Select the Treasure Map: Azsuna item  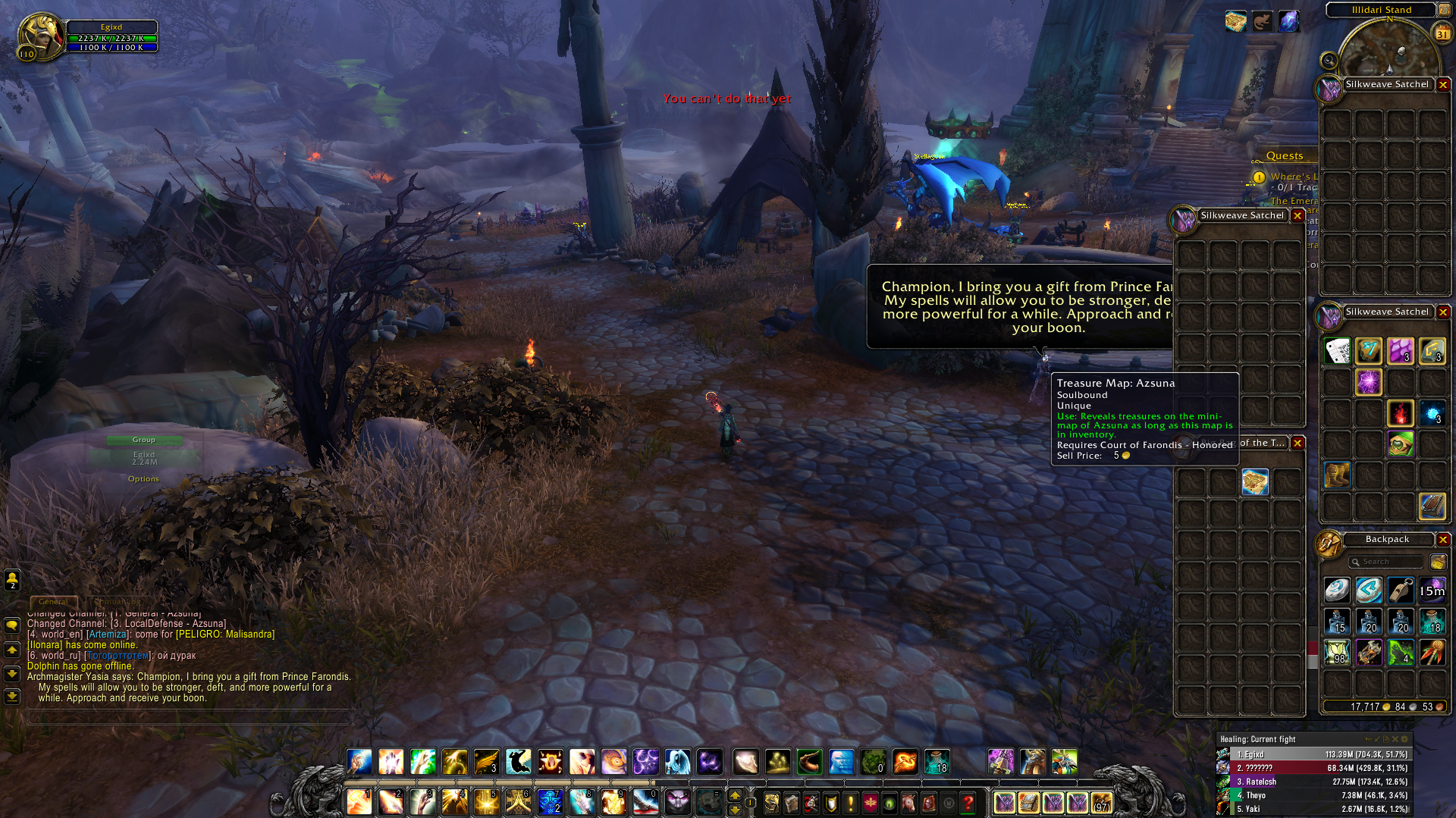coord(1255,481)
